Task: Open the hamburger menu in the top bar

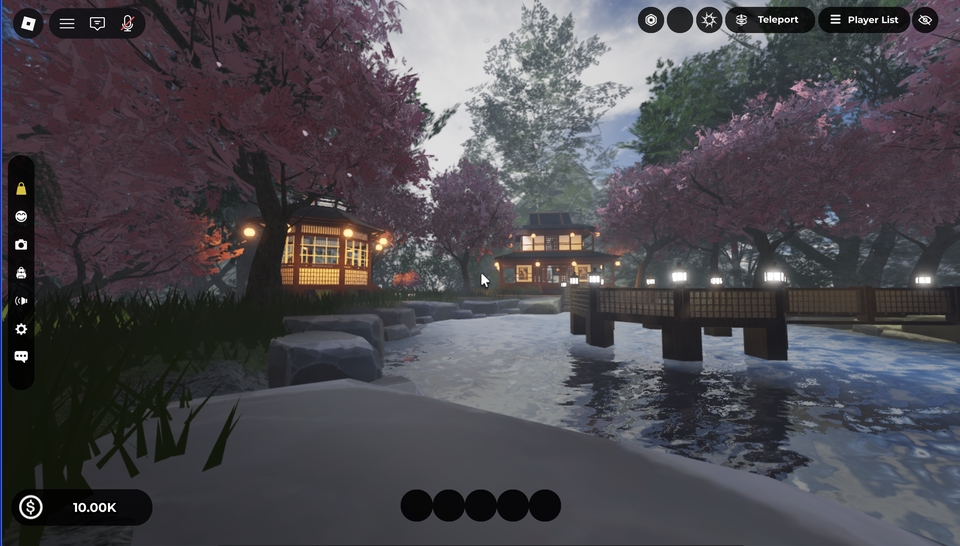Action: [67, 23]
